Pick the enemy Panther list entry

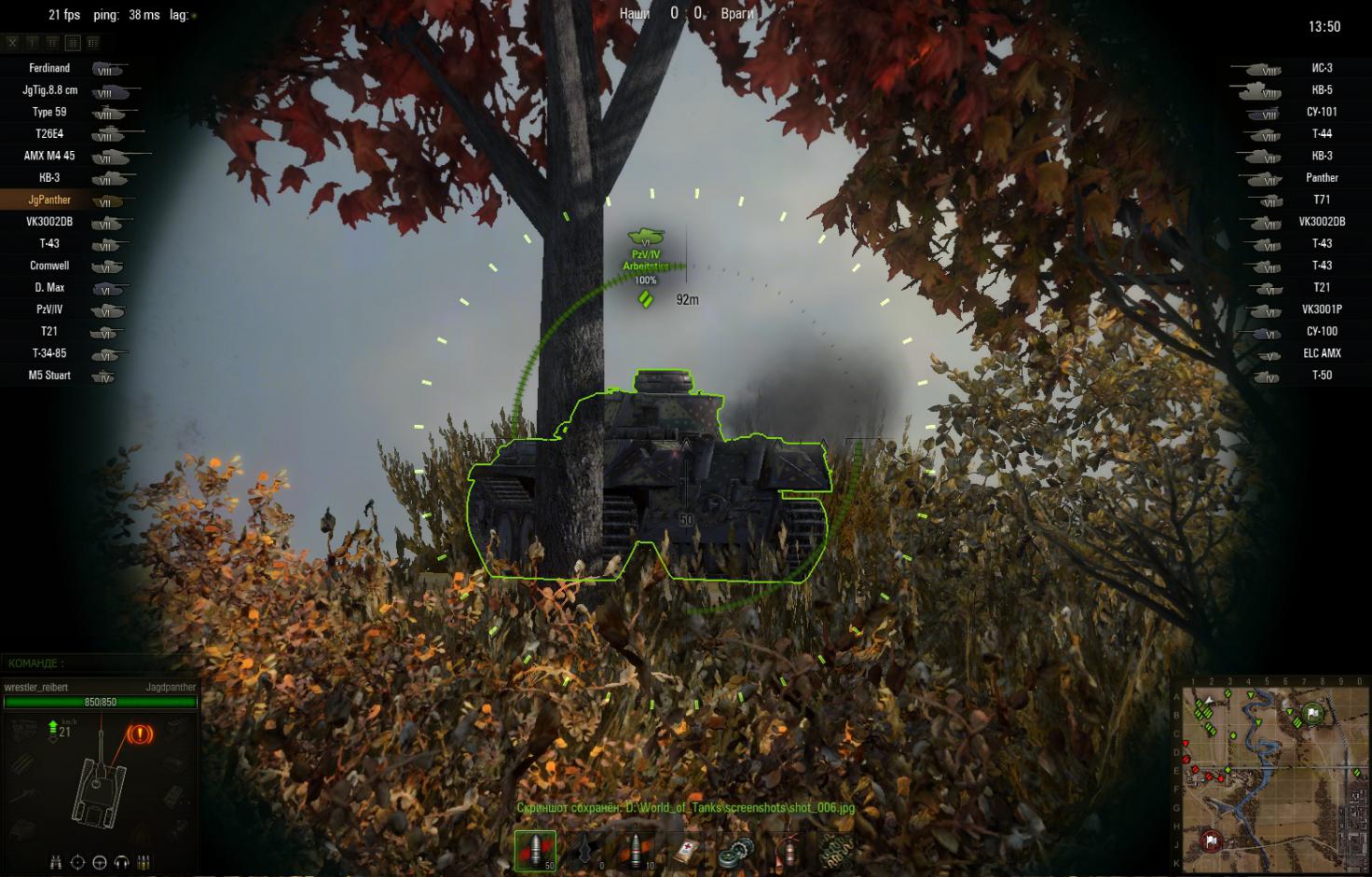pyautogui.click(x=1321, y=178)
